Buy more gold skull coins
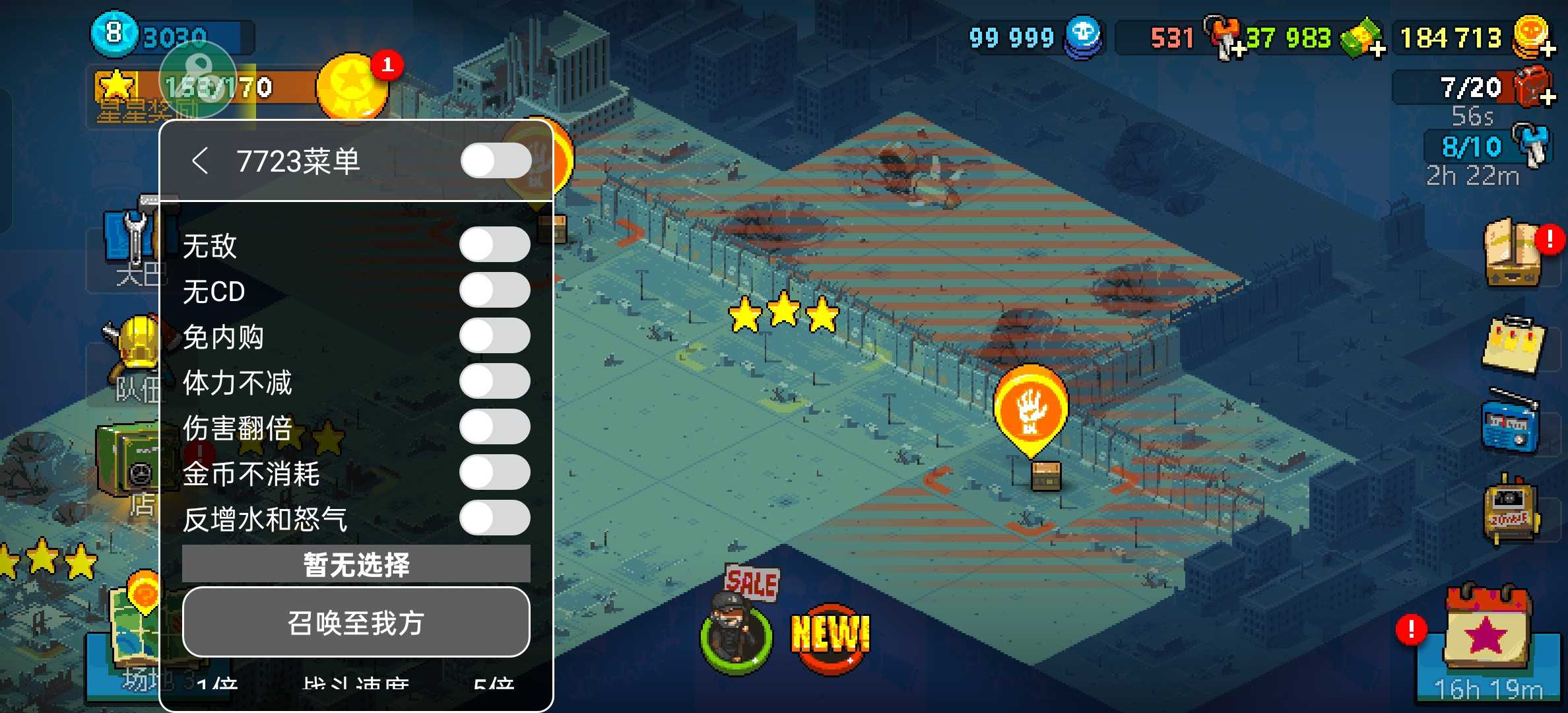The height and width of the screenshot is (713, 1568). tap(1547, 49)
